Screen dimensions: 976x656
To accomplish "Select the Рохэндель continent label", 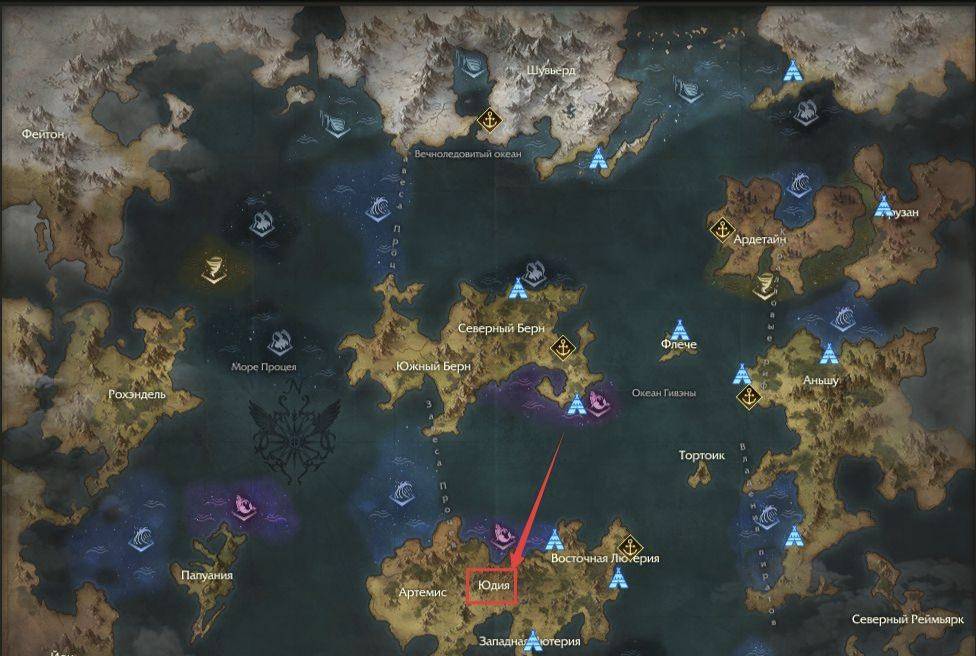I will tap(137, 394).
